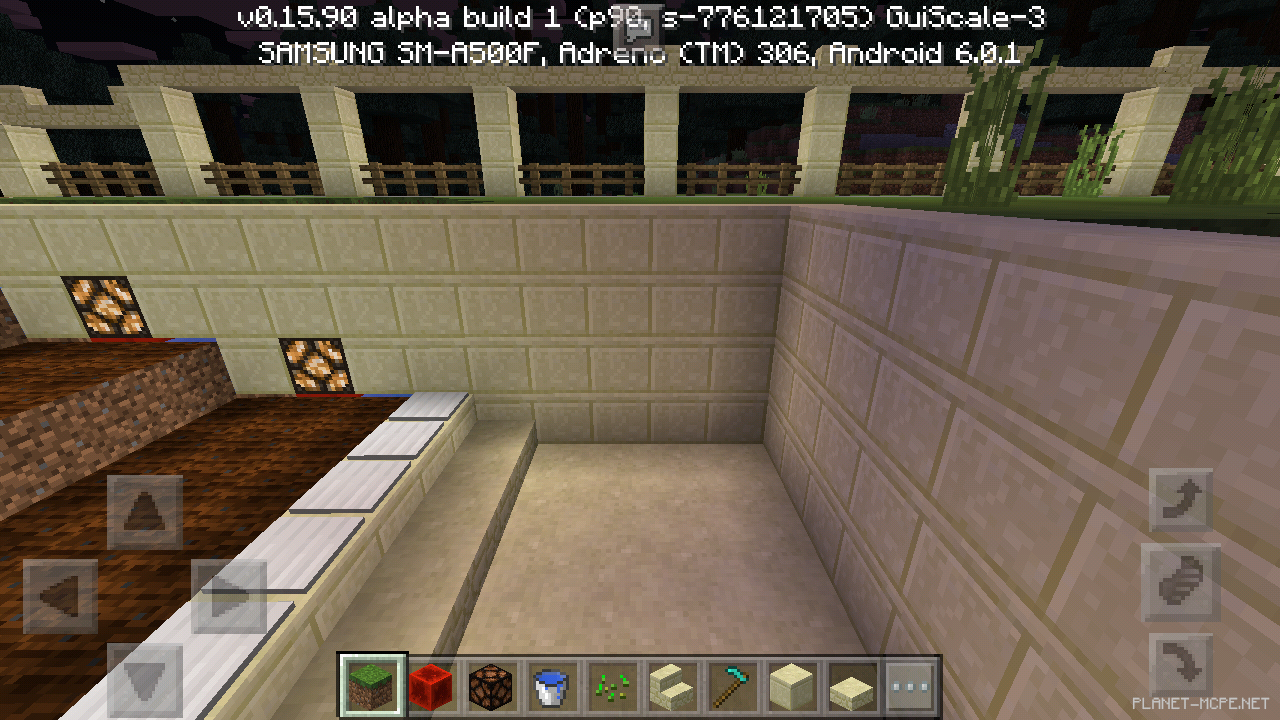Open the extended inventory via the dots button

click(x=910, y=686)
